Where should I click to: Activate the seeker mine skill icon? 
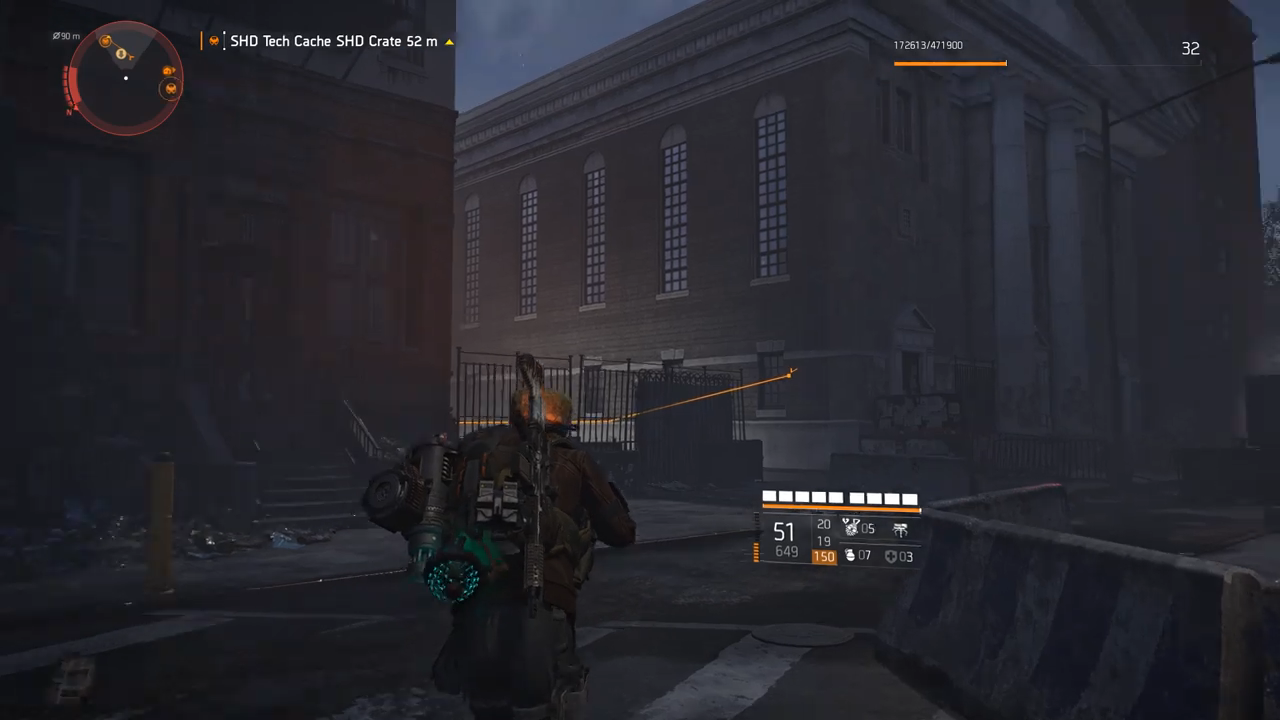(x=851, y=528)
